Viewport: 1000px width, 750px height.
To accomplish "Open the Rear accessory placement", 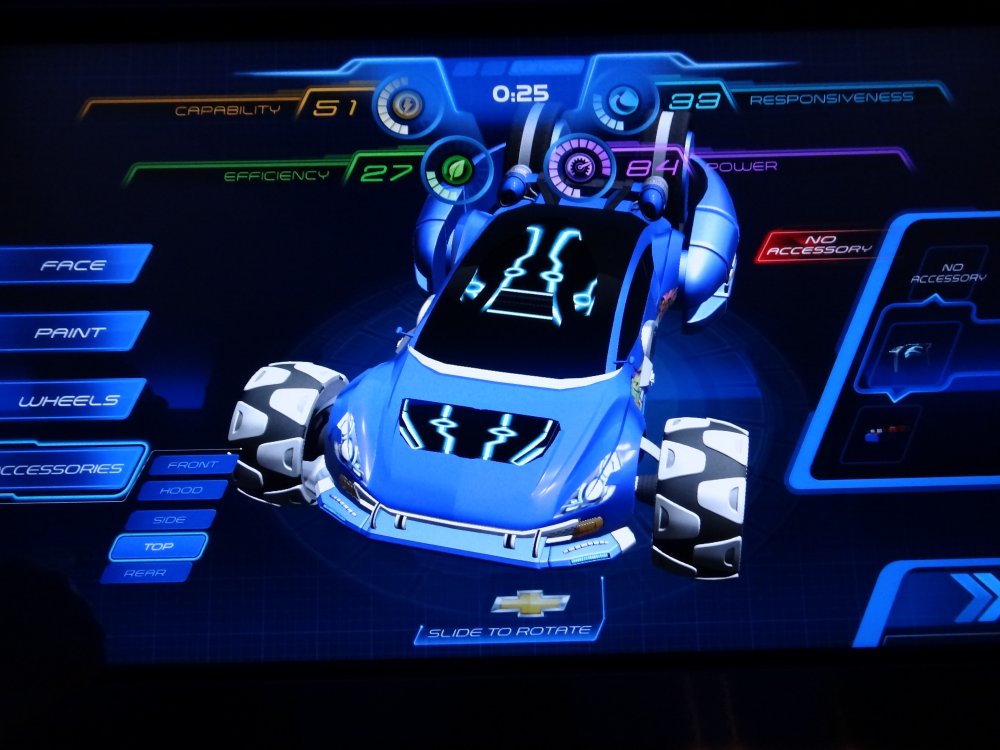I will click(147, 572).
